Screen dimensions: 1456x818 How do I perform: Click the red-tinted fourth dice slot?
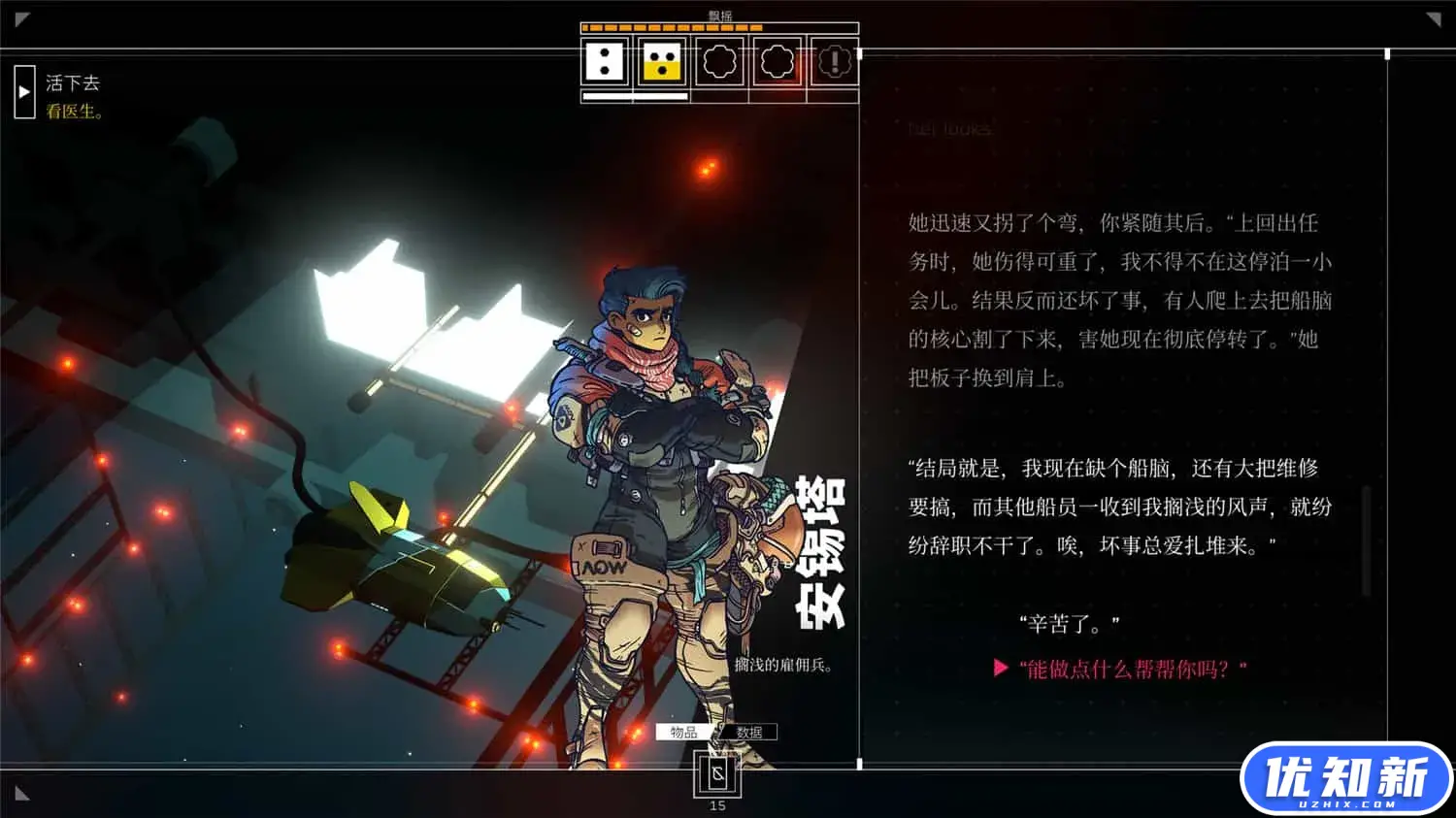pyautogui.click(x=777, y=63)
